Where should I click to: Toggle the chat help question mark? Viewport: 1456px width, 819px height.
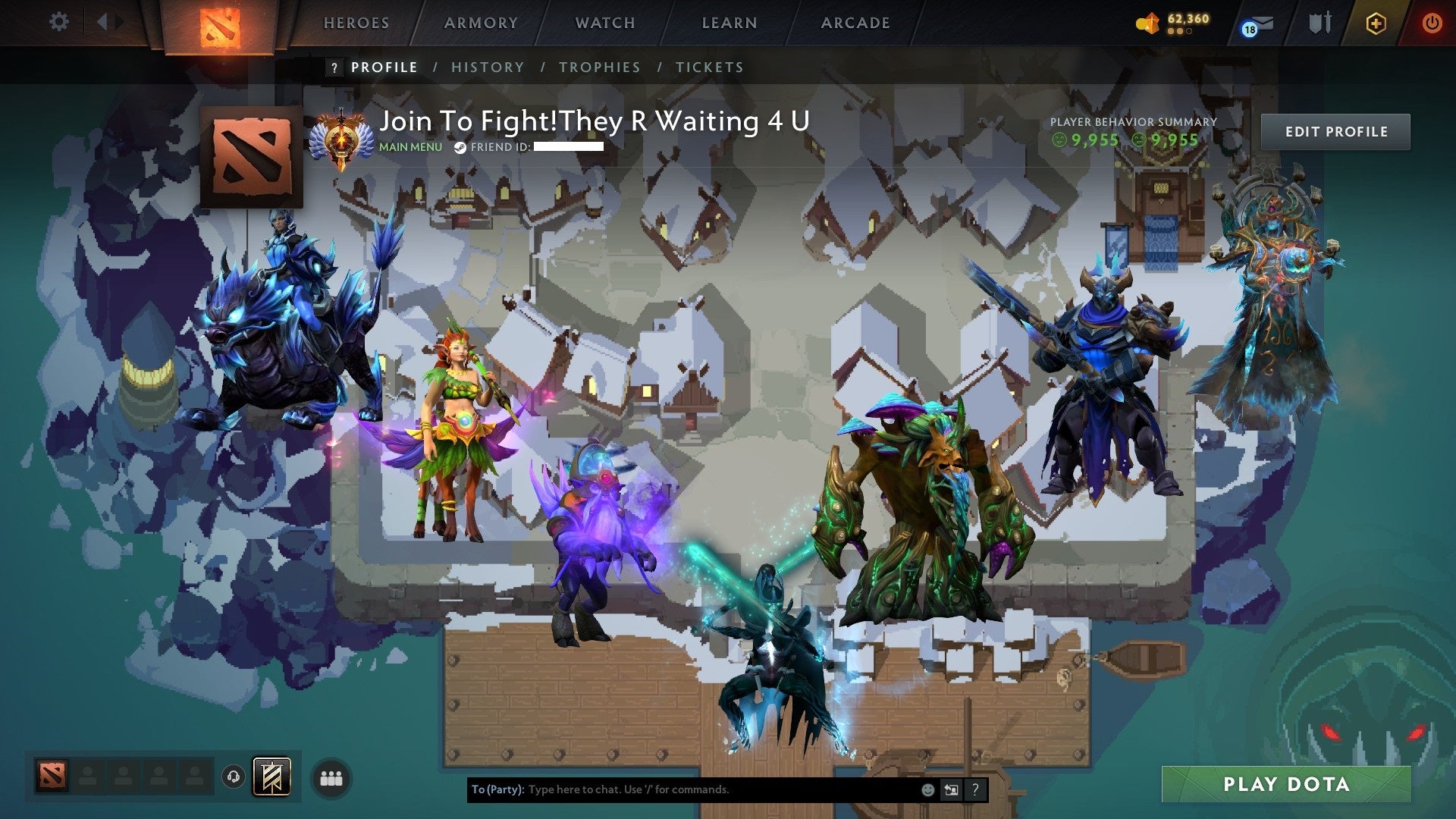[x=974, y=789]
